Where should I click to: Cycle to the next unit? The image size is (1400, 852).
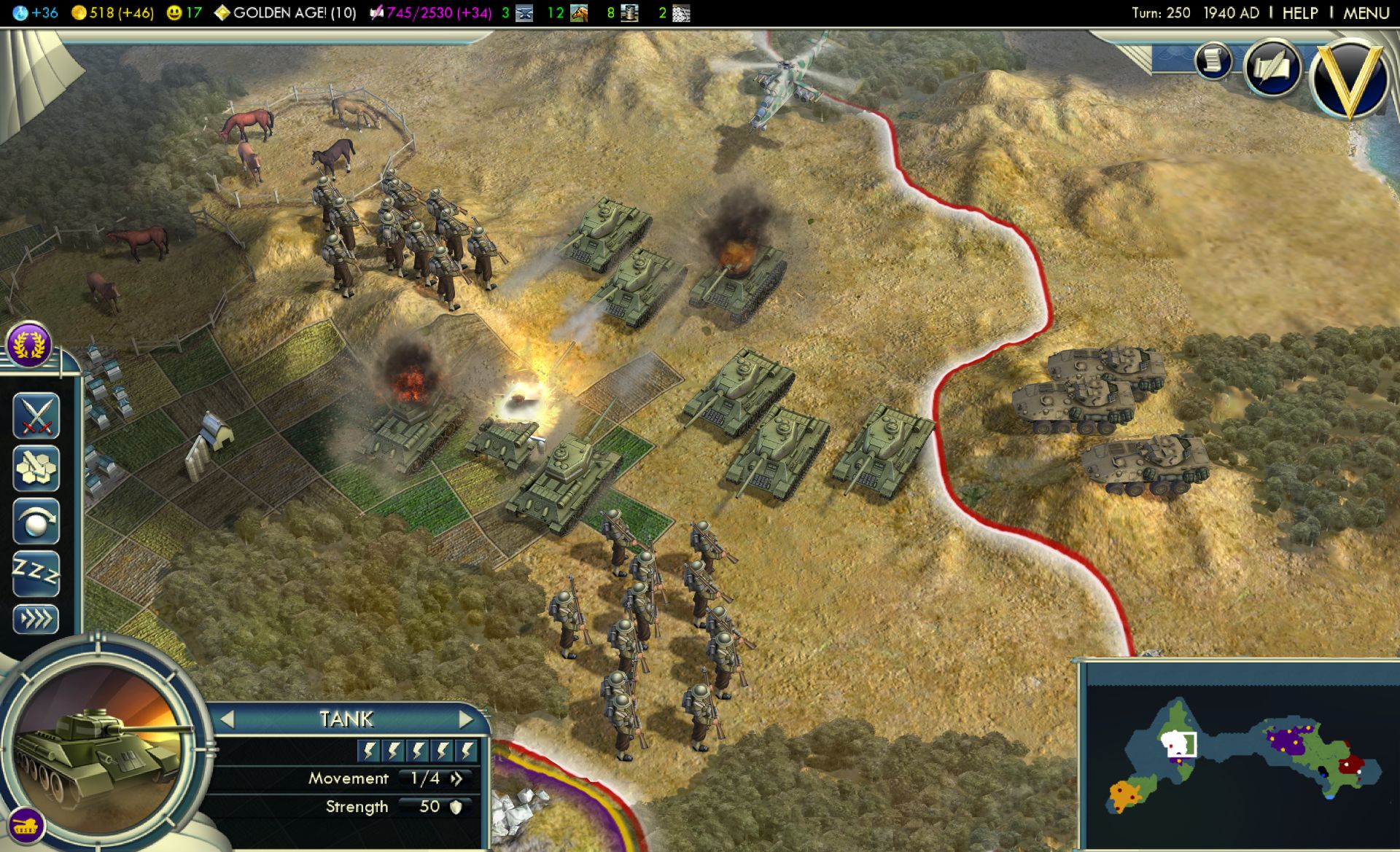click(x=466, y=719)
